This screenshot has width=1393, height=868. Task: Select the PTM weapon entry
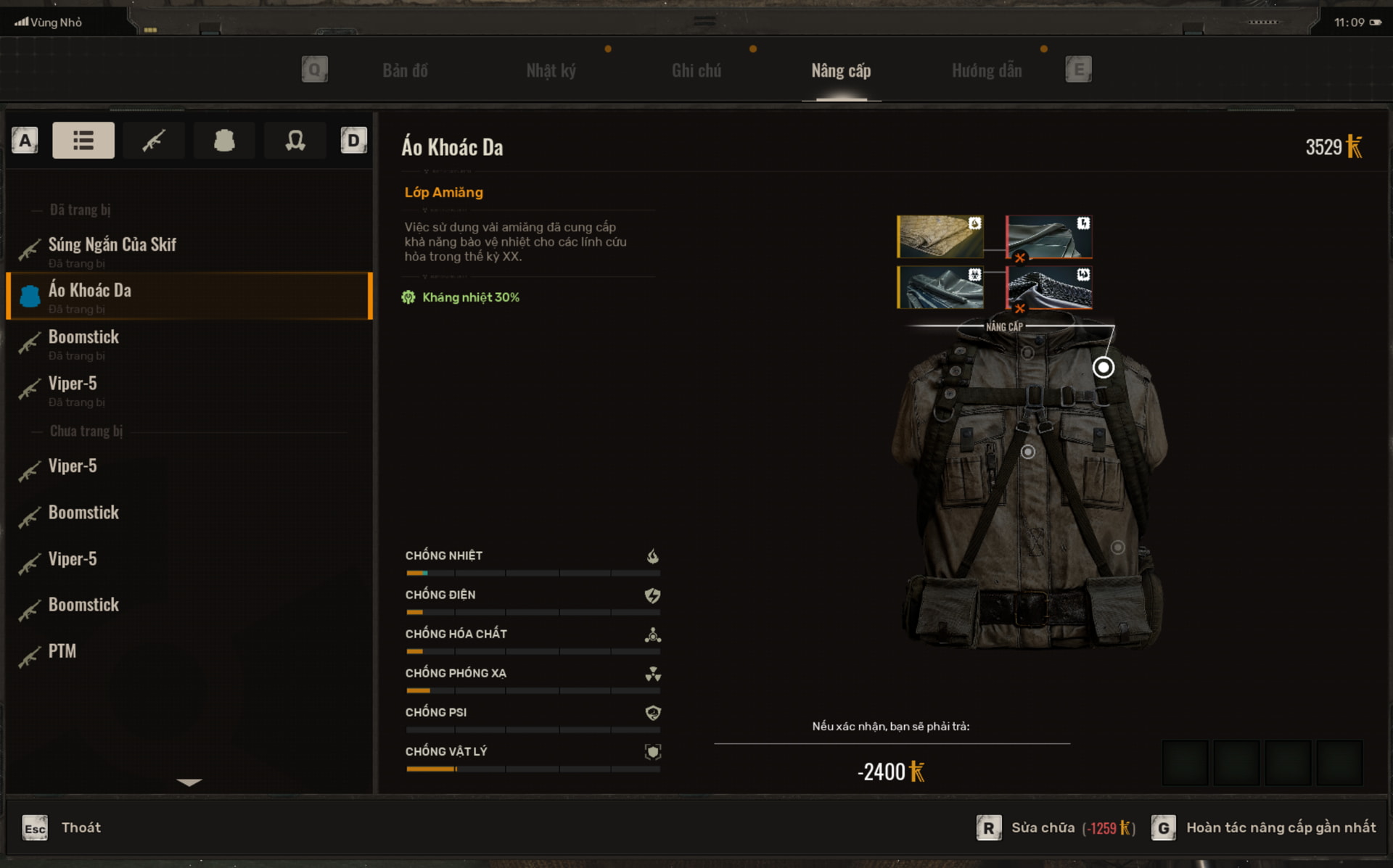tap(62, 651)
